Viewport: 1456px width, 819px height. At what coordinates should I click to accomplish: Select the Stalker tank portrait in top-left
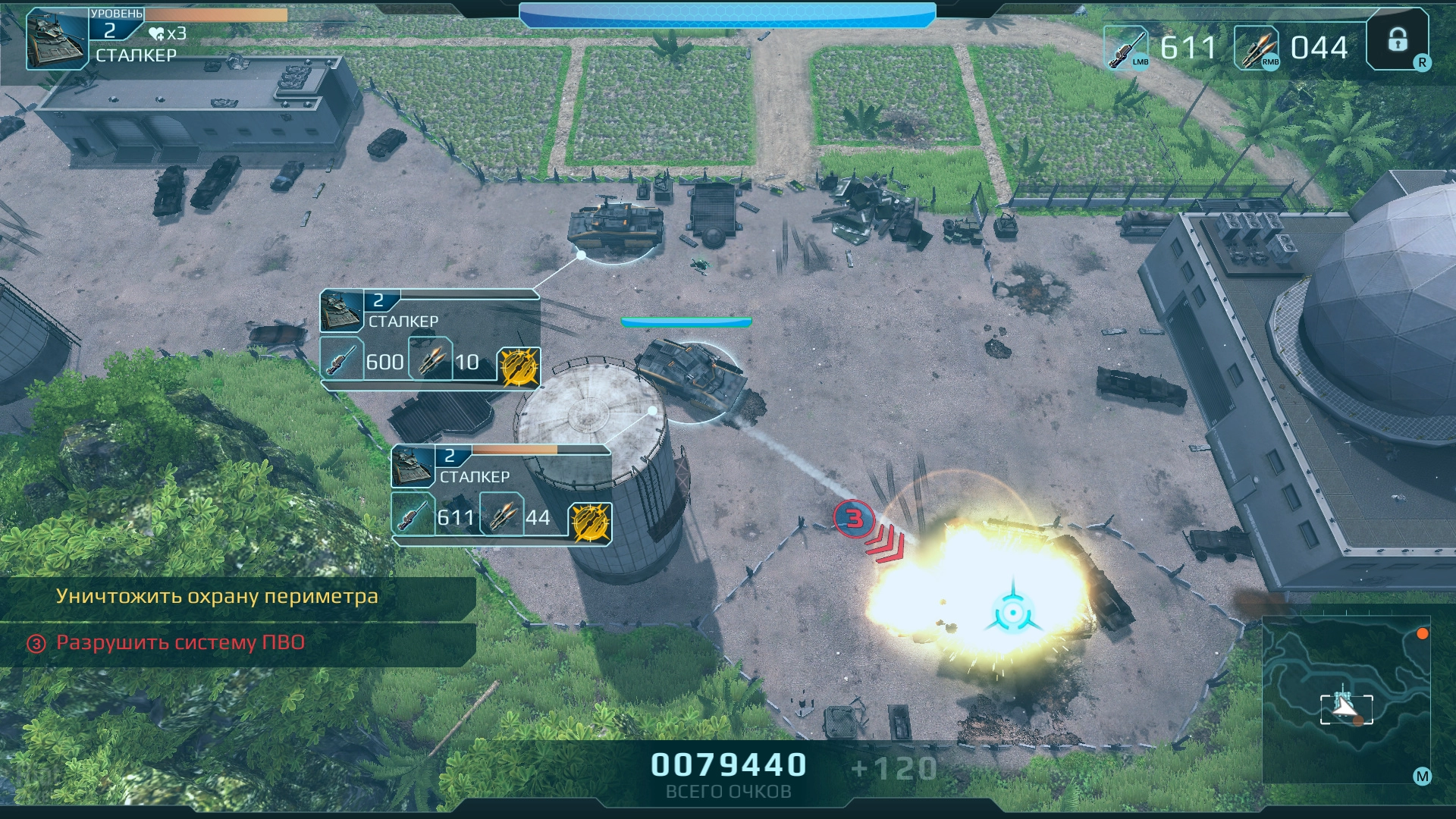coord(58,39)
